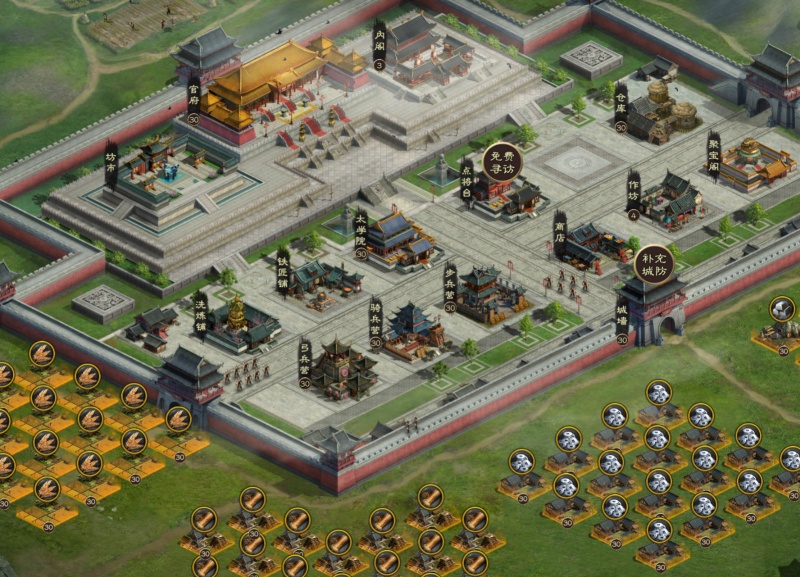Open the 点将台 general platform label

click(466, 178)
